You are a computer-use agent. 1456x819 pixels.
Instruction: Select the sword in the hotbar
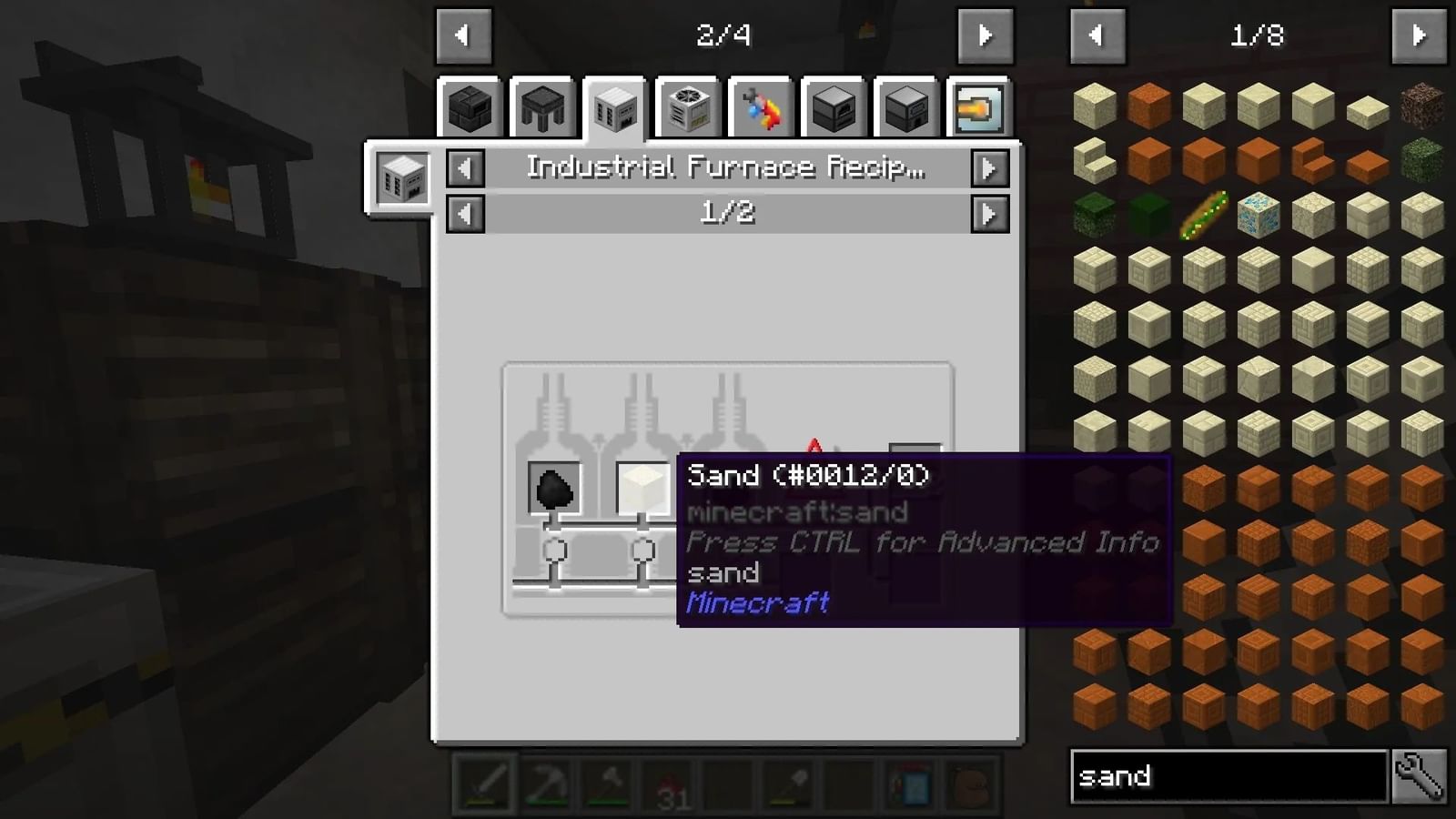[x=483, y=784]
